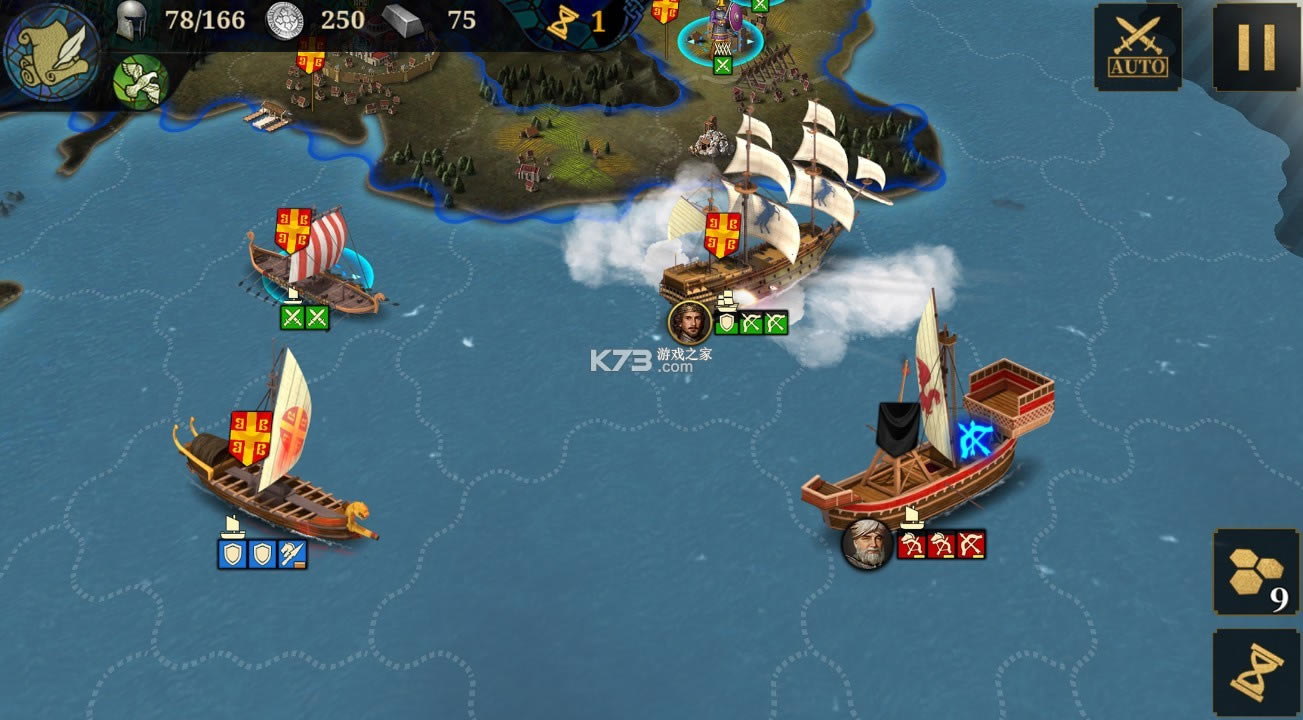This screenshot has height=720, width=1303.
Task: End turn with the hourglass button
Action: point(1256,673)
